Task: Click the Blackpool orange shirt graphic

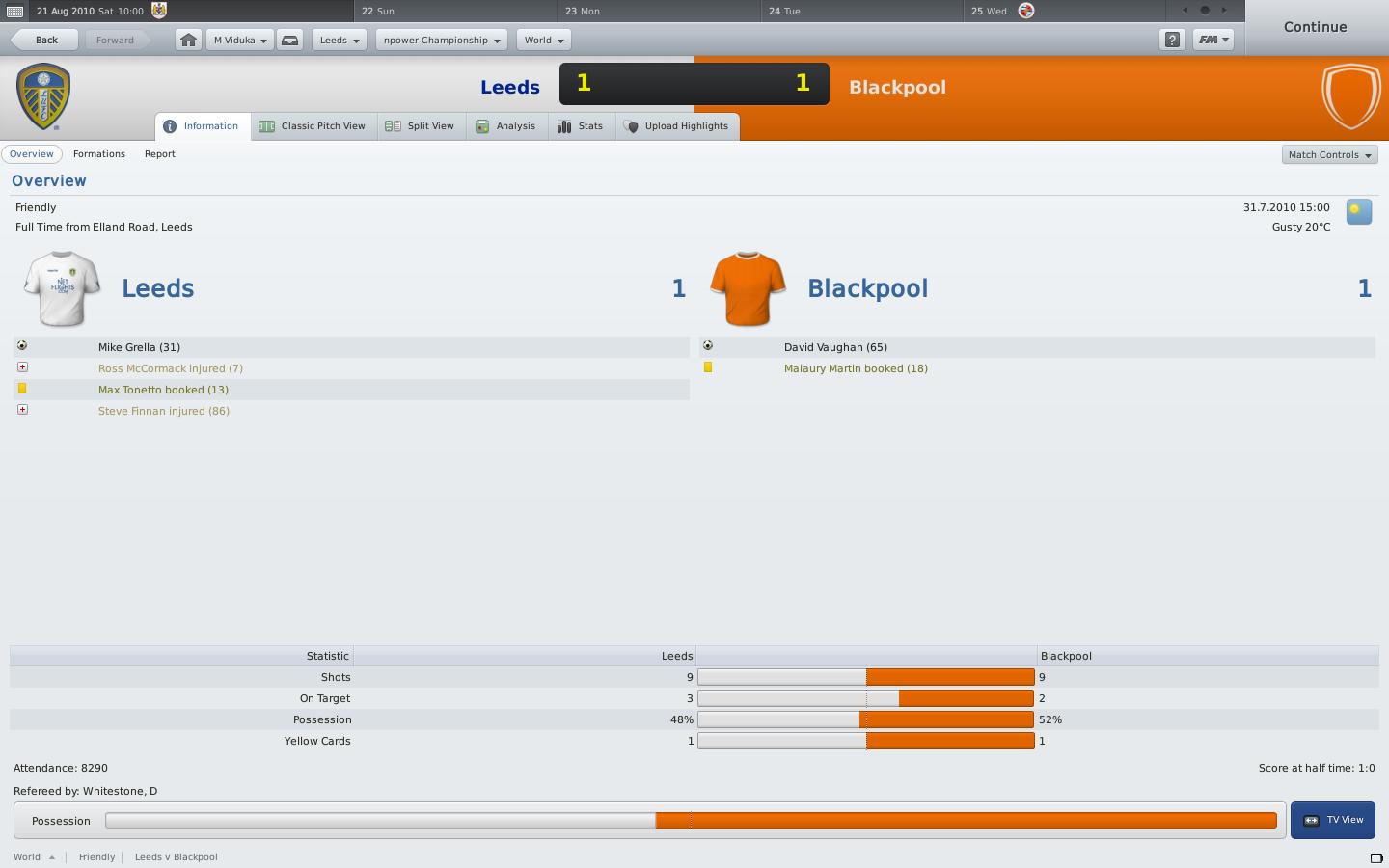Action: tap(747, 288)
